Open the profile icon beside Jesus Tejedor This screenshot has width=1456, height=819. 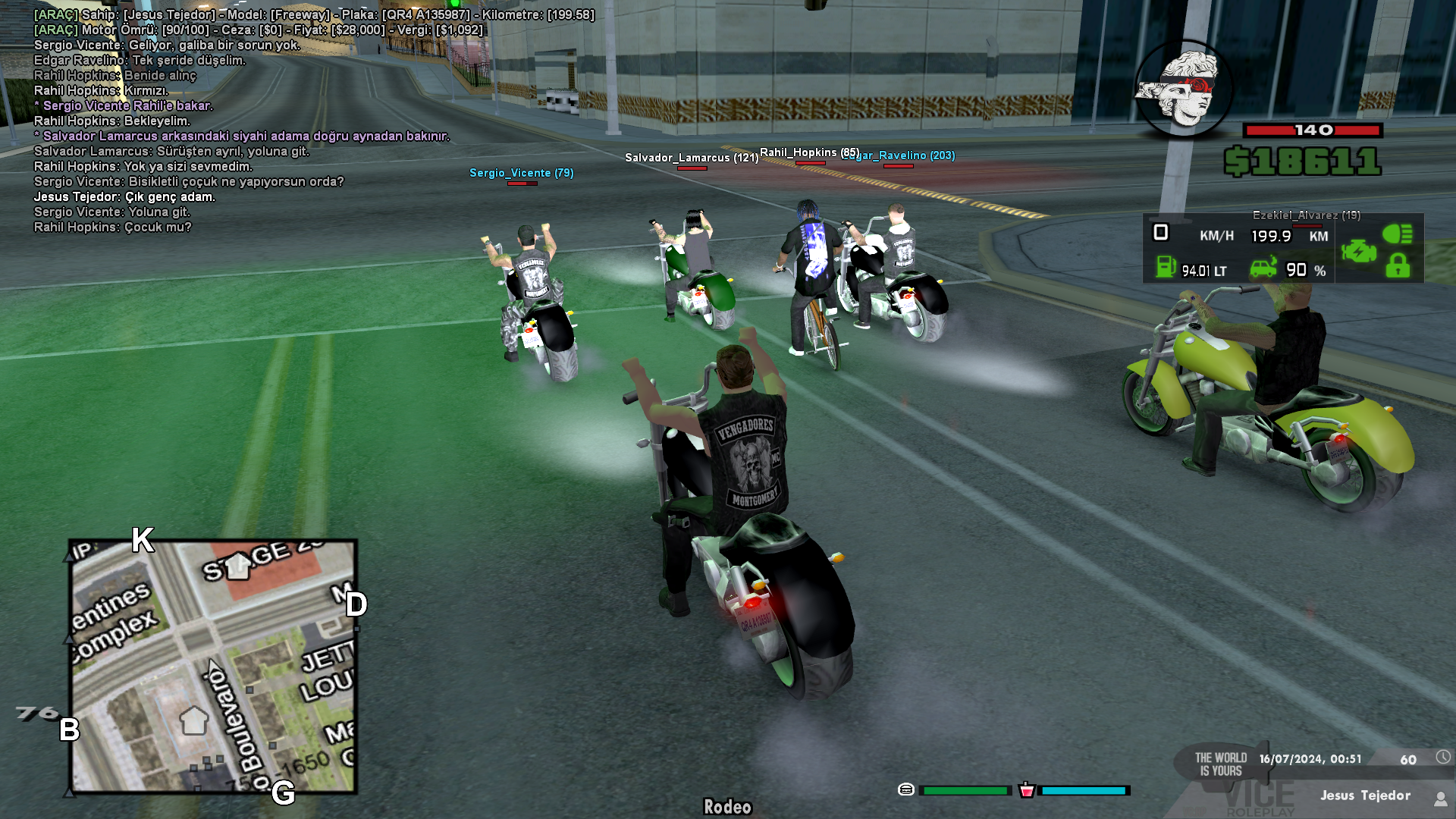1440,799
